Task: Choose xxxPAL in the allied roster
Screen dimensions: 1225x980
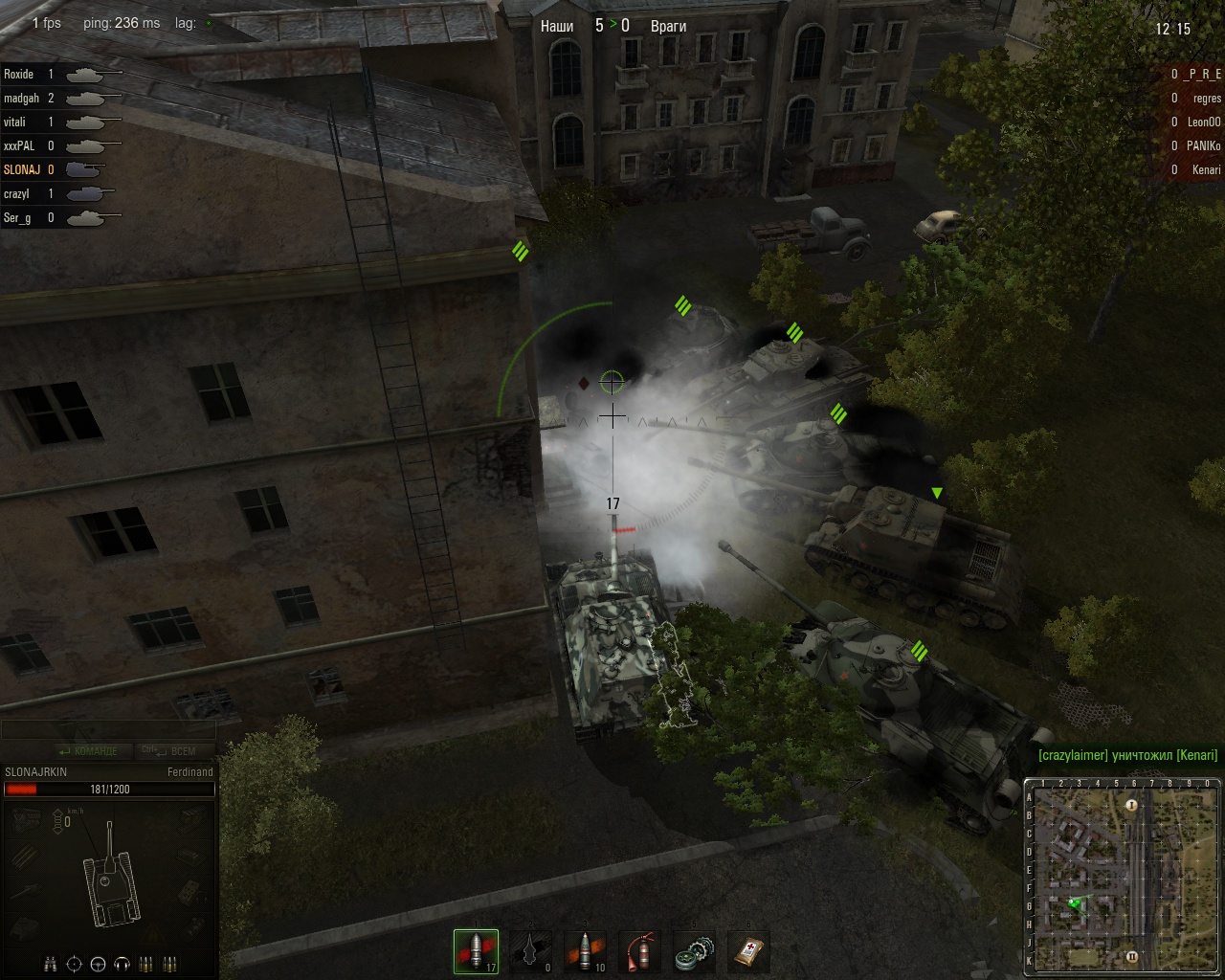Action: (x=19, y=145)
